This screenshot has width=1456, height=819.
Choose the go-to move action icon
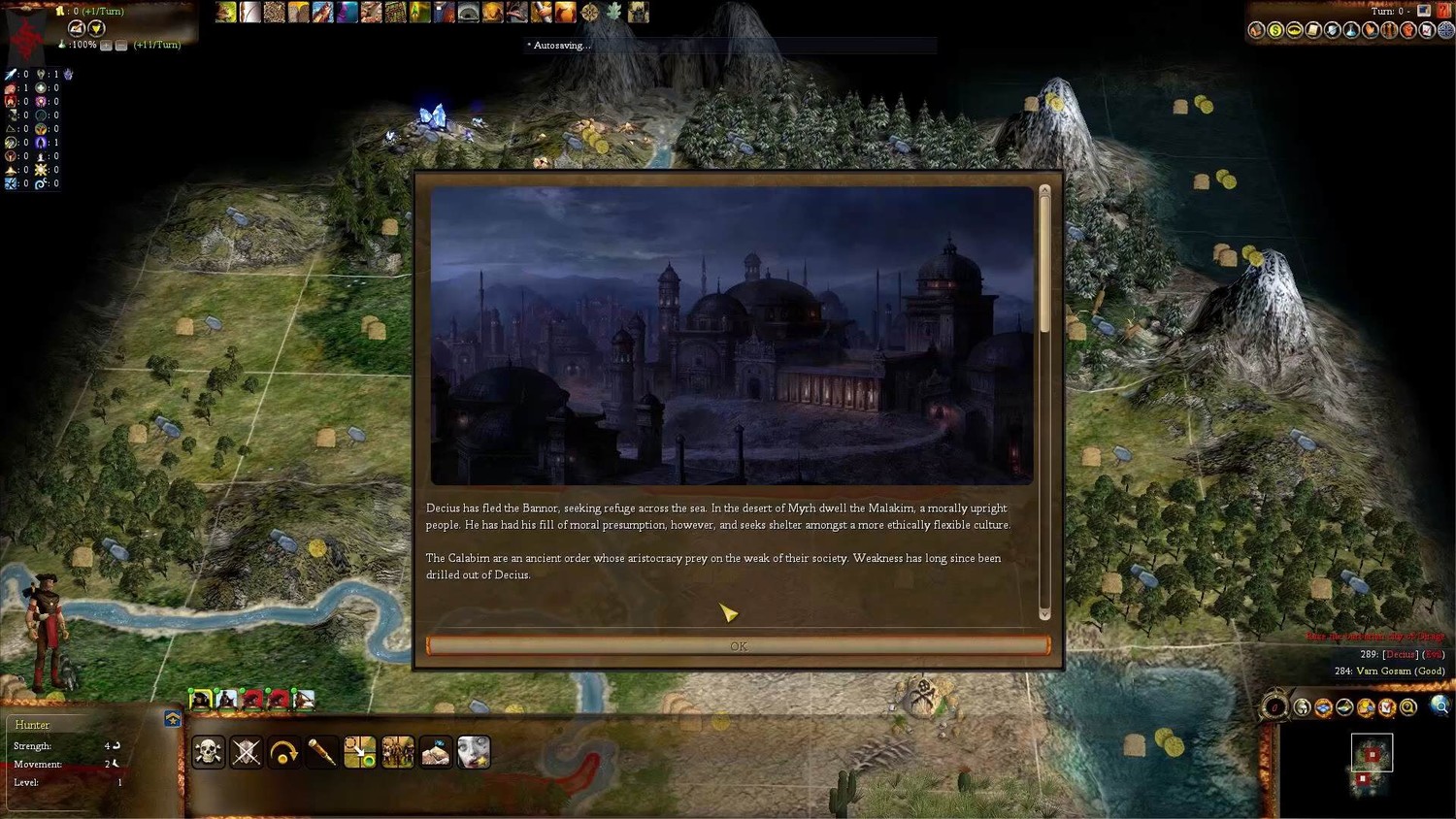pyautogui.click(x=360, y=752)
